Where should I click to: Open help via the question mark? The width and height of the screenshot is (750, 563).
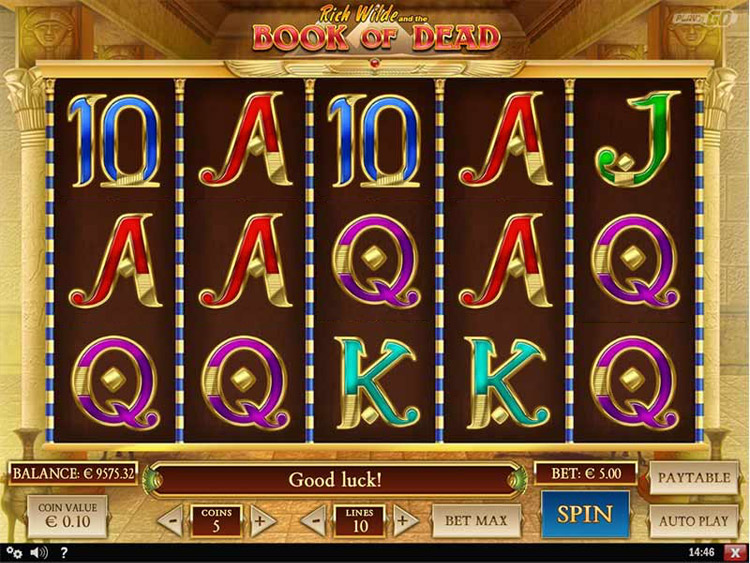click(x=64, y=552)
